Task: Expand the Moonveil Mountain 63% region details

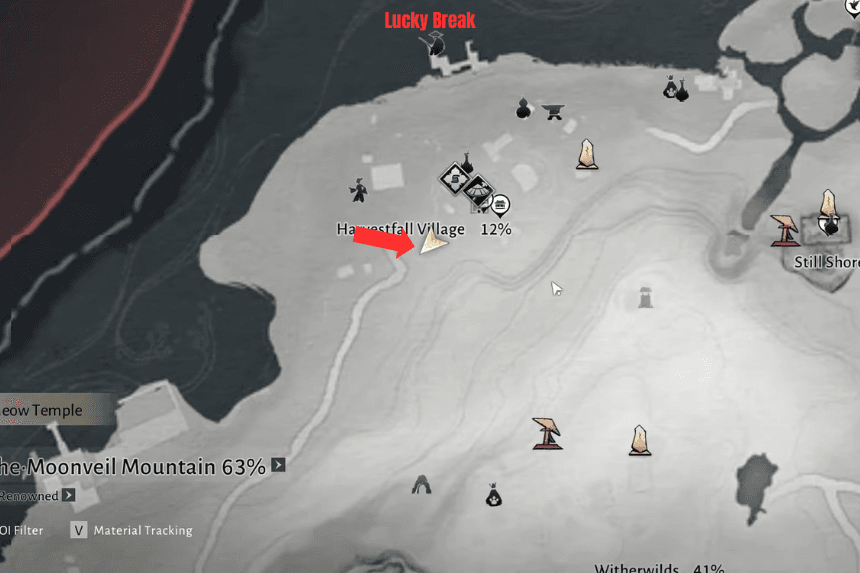Action: (x=278, y=465)
